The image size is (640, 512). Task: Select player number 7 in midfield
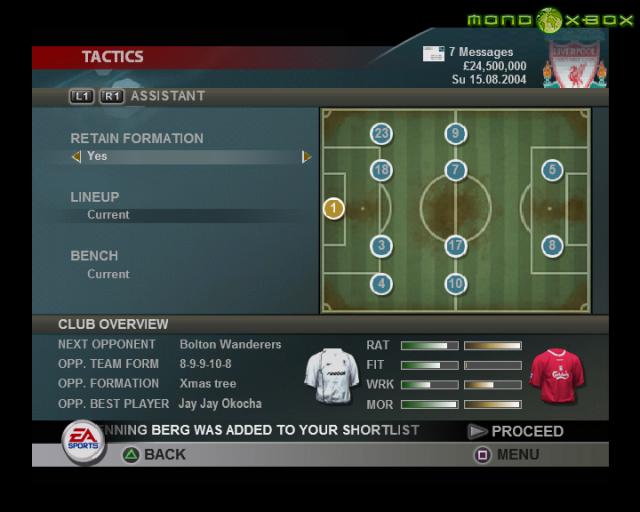tap(456, 170)
